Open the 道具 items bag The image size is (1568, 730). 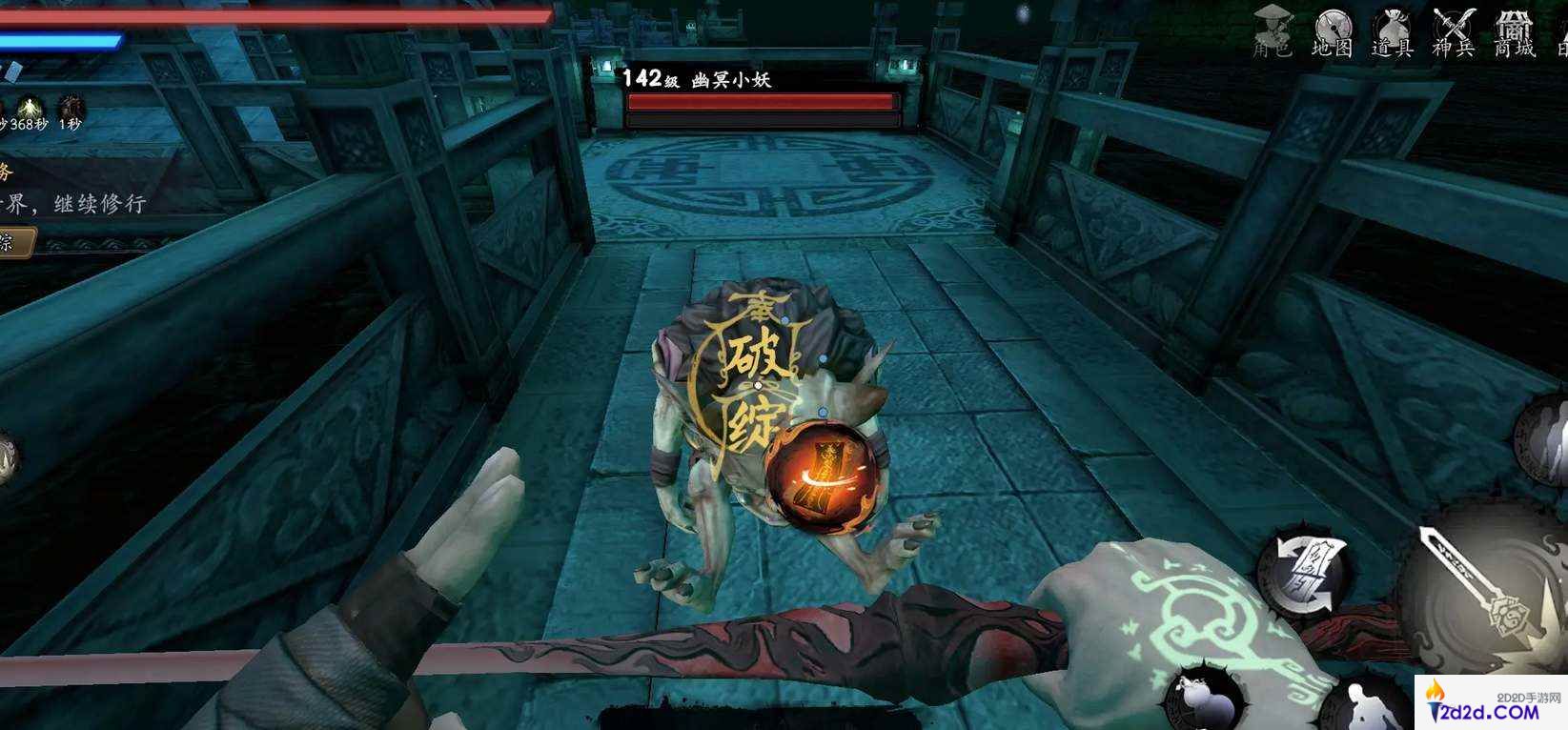click(x=1392, y=32)
